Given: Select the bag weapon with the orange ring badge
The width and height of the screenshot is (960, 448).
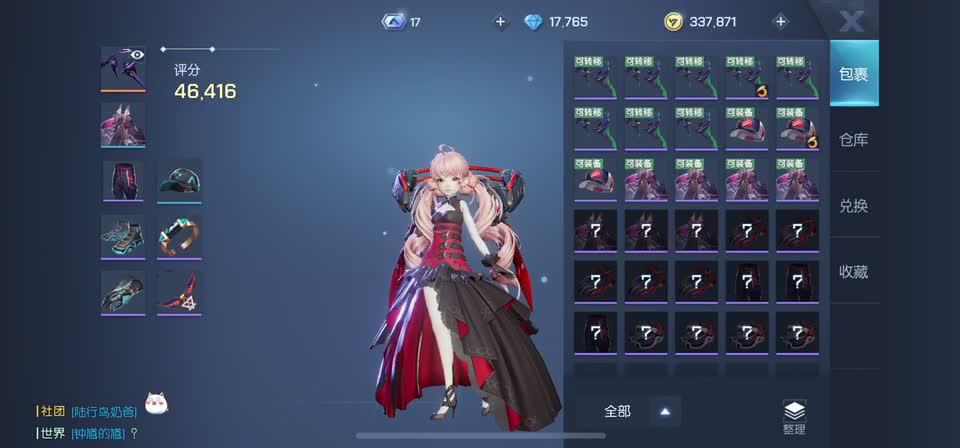Looking at the screenshot, I should tap(747, 77).
